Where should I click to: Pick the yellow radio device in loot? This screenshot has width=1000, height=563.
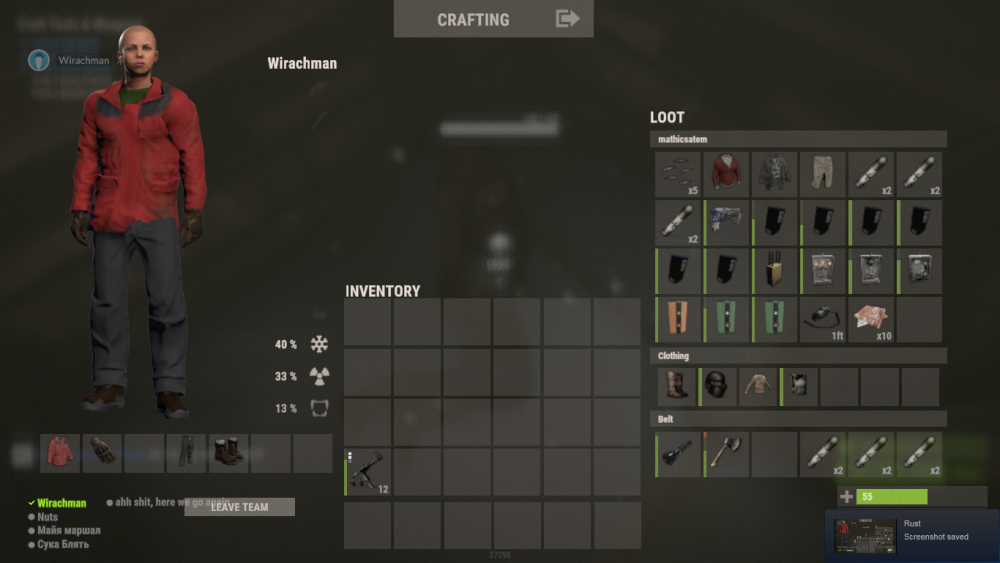click(x=775, y=272)
